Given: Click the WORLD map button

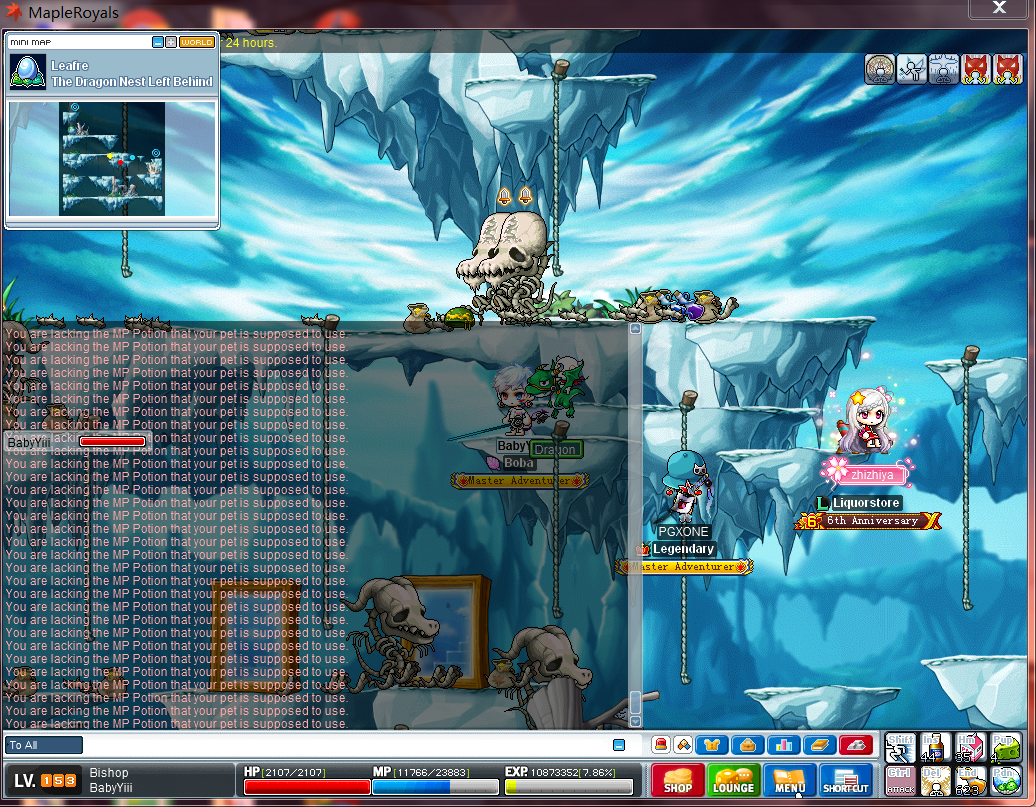Looking at the screenshot, I should [196, 42].
